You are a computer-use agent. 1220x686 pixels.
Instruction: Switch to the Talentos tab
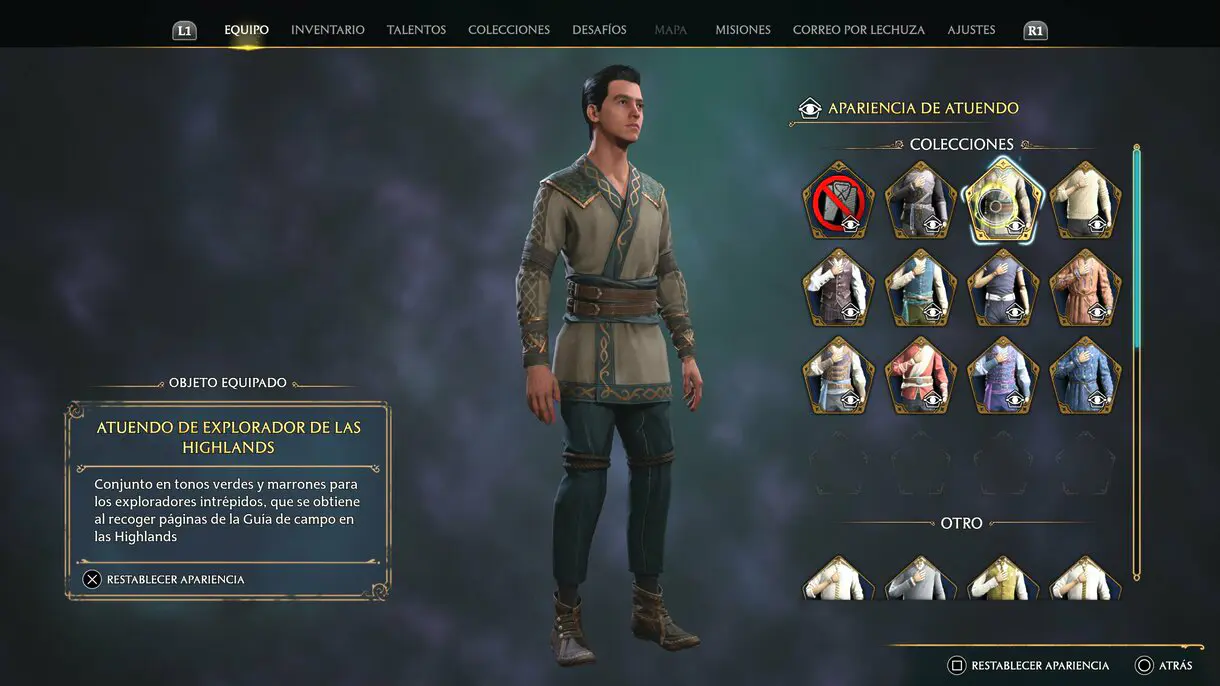click(x=416, y=30)
